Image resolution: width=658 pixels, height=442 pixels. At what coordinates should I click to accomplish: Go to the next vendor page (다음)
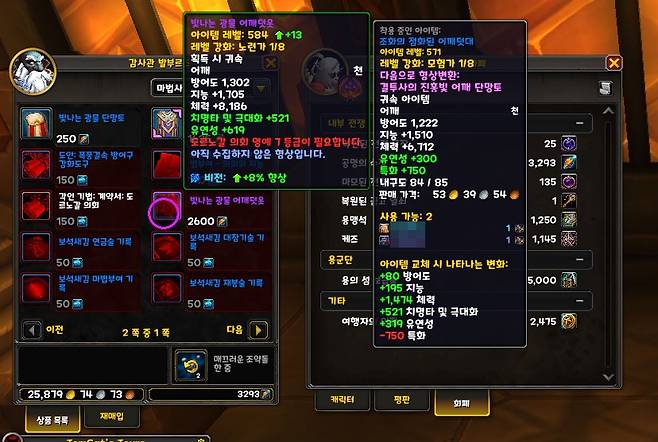258,329
